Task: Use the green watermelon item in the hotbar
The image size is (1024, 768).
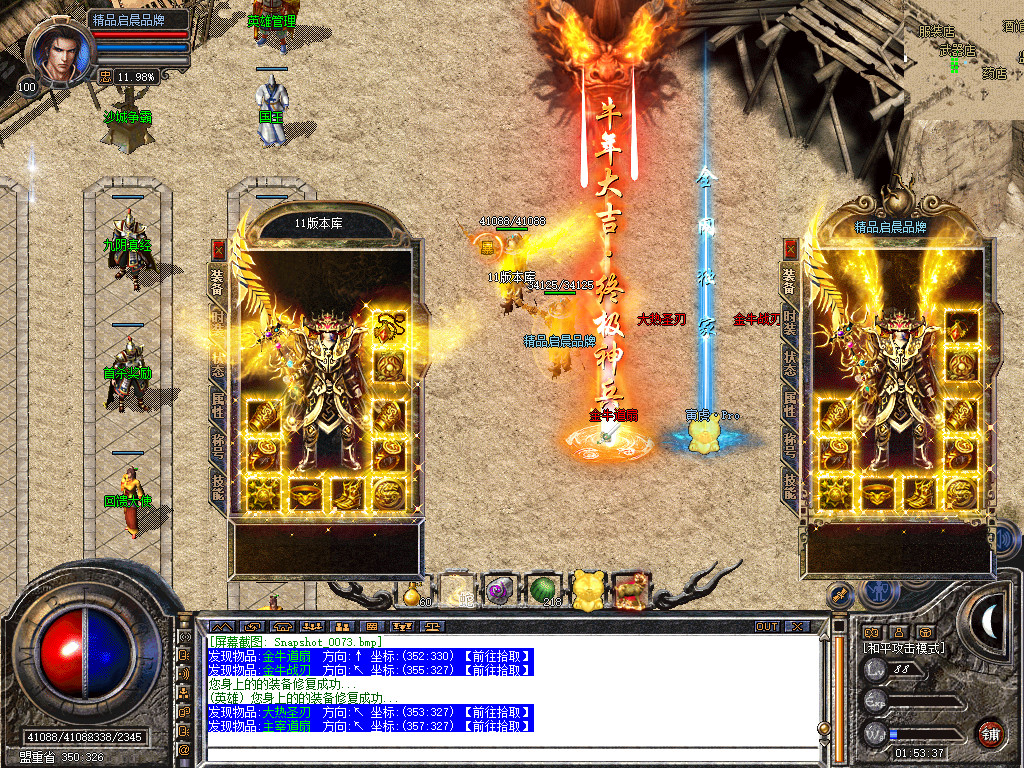Action: (x=542, y=590)
